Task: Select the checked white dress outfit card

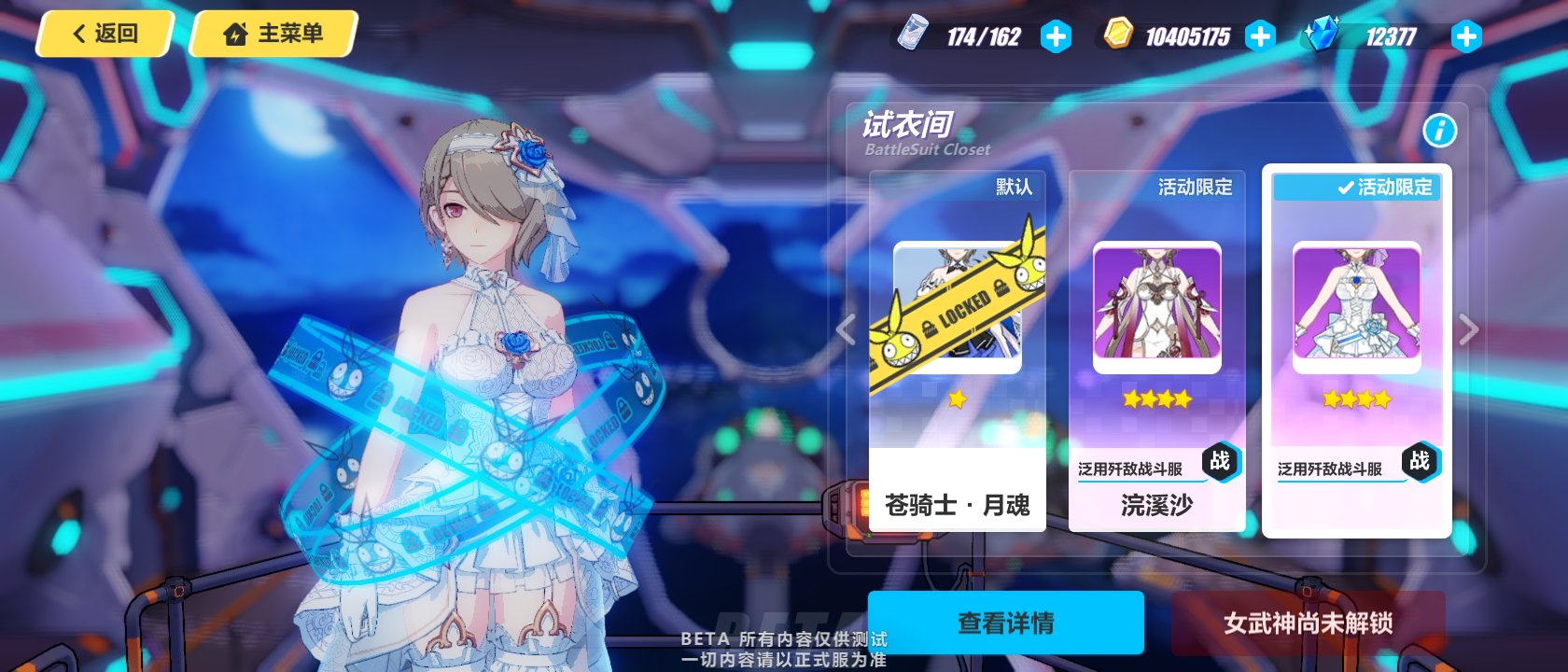Action: coord(1356,351)
